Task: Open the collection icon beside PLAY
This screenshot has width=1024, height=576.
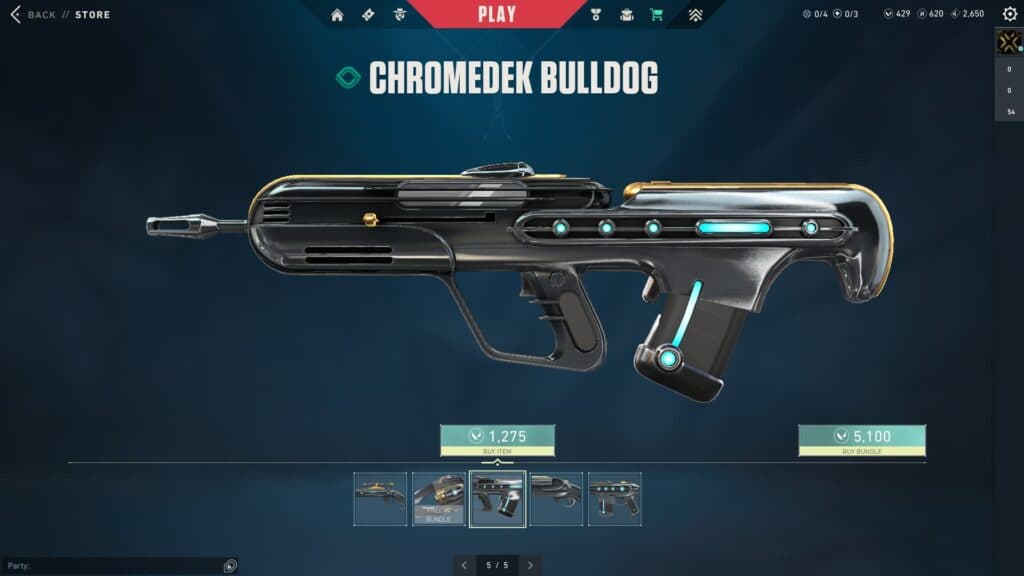Action: 627,15
